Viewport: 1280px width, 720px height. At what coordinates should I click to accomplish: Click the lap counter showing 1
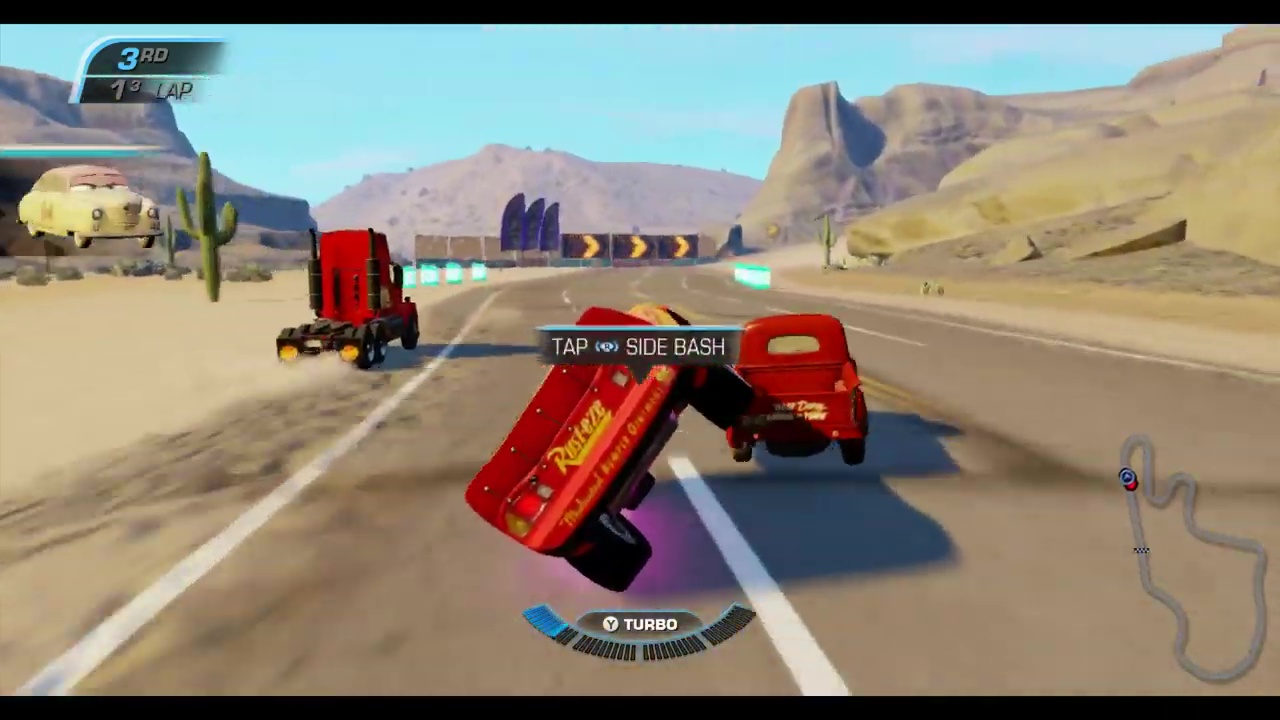point(117,89)
